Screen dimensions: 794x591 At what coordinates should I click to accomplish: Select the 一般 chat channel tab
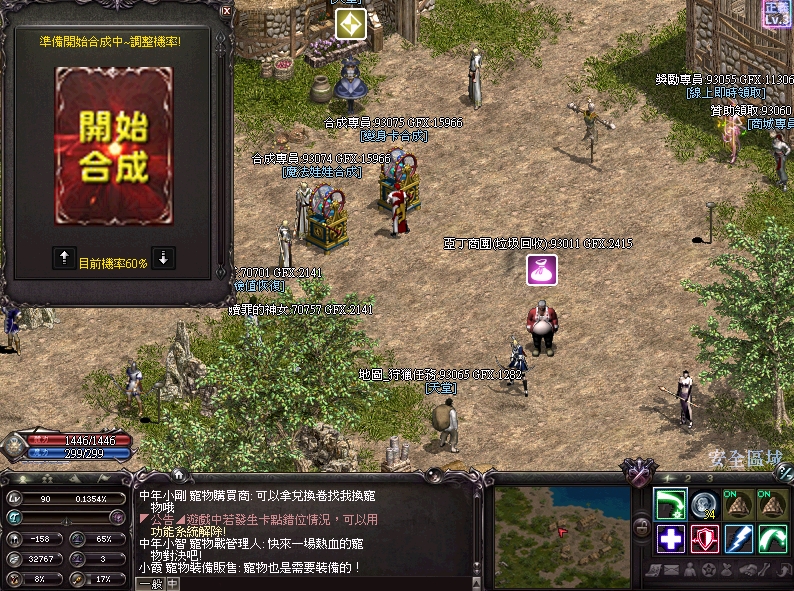(148, 584)
